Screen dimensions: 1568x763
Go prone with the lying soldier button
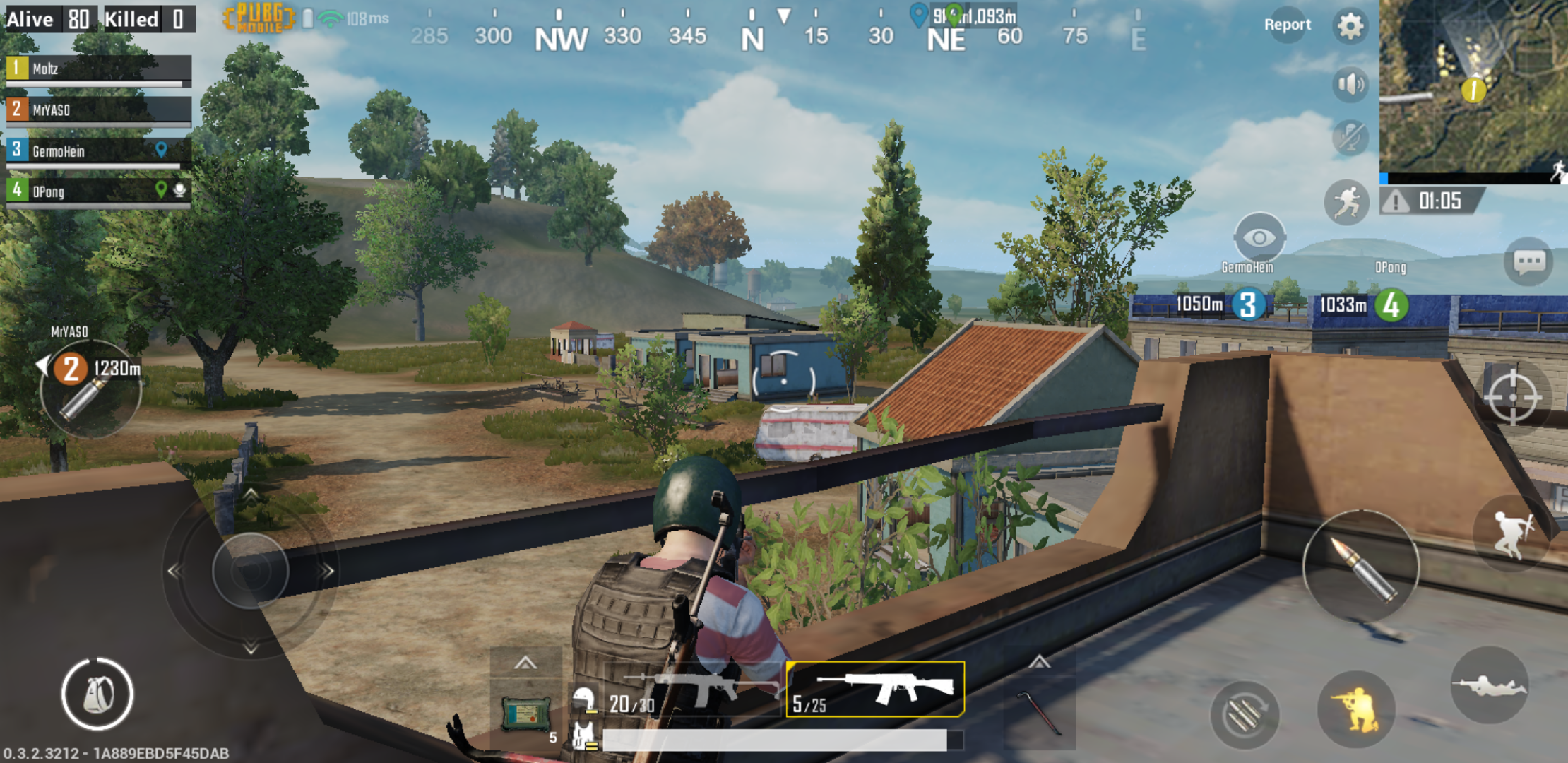pyautogui.click(x=1489, y=685)
